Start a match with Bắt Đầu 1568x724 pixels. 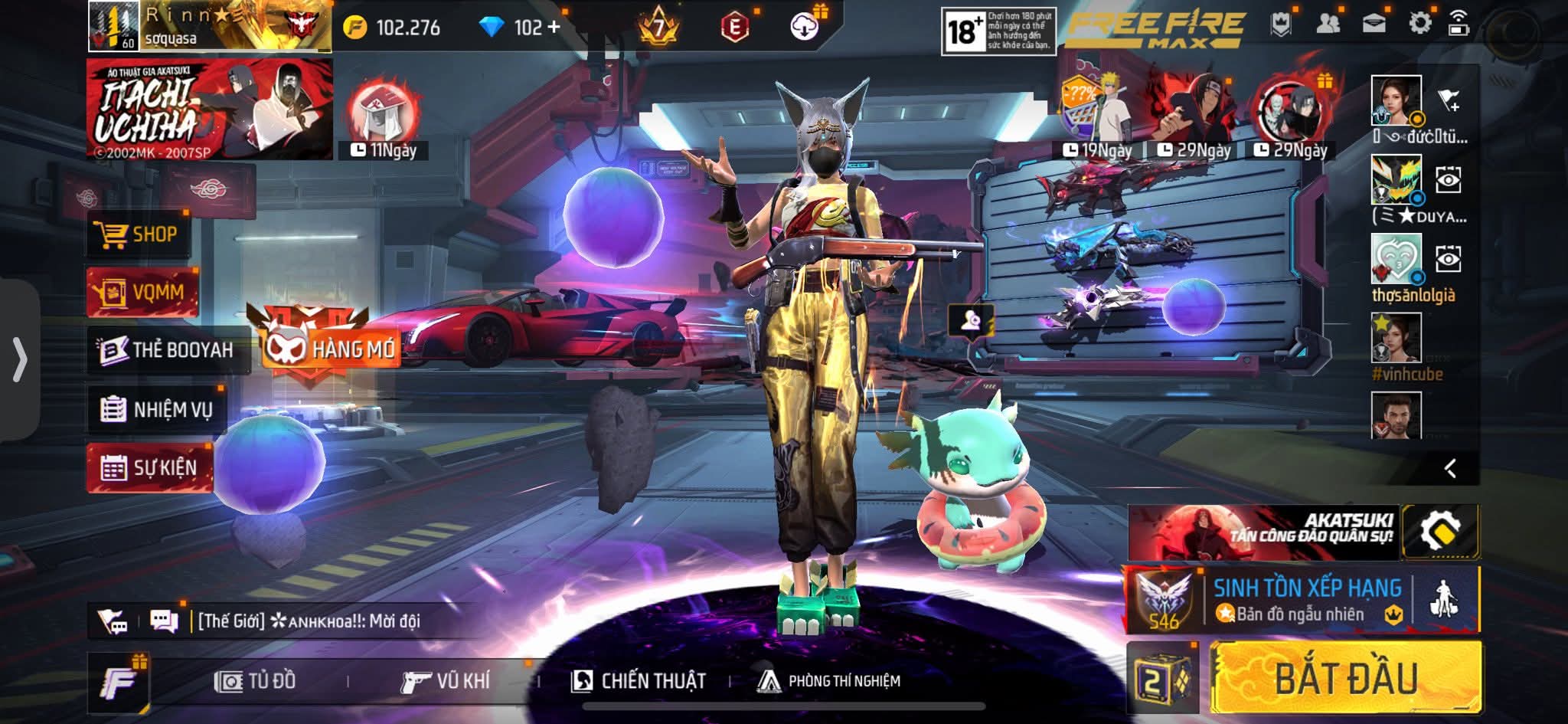point(1345,678)
